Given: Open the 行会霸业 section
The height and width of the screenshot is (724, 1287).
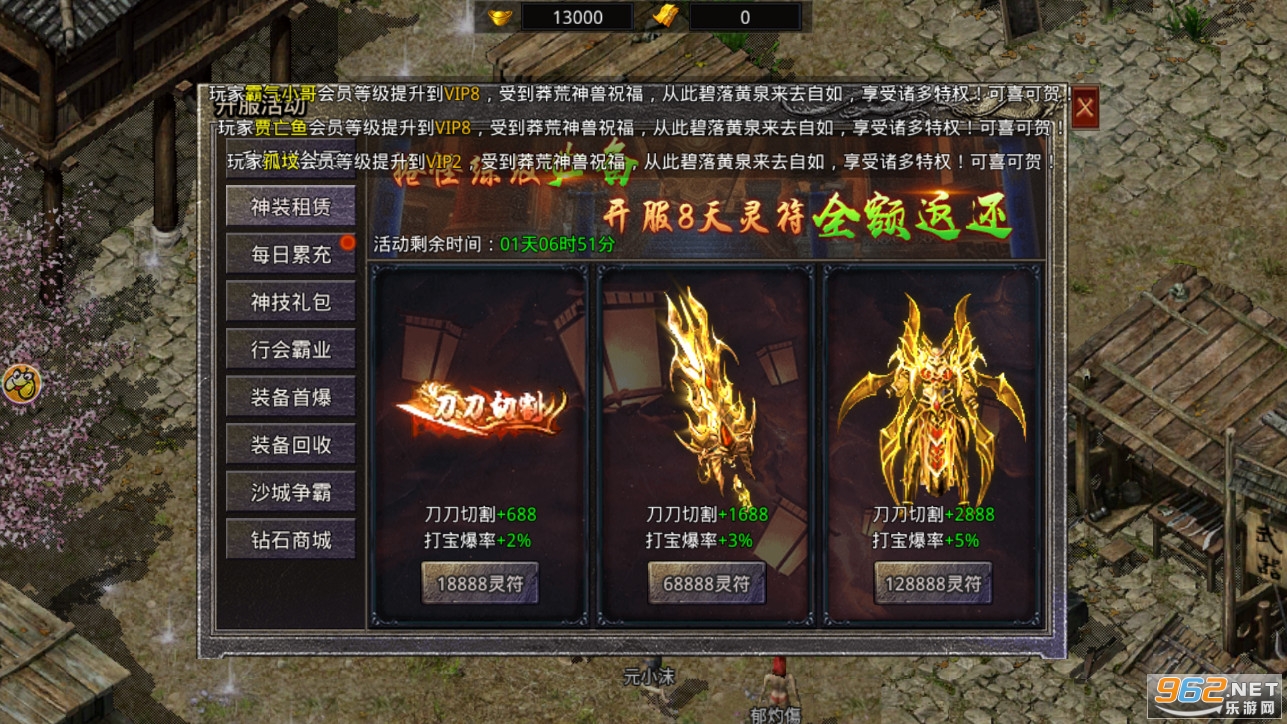Looking at the screenshot, I should (x=290, y=349).
